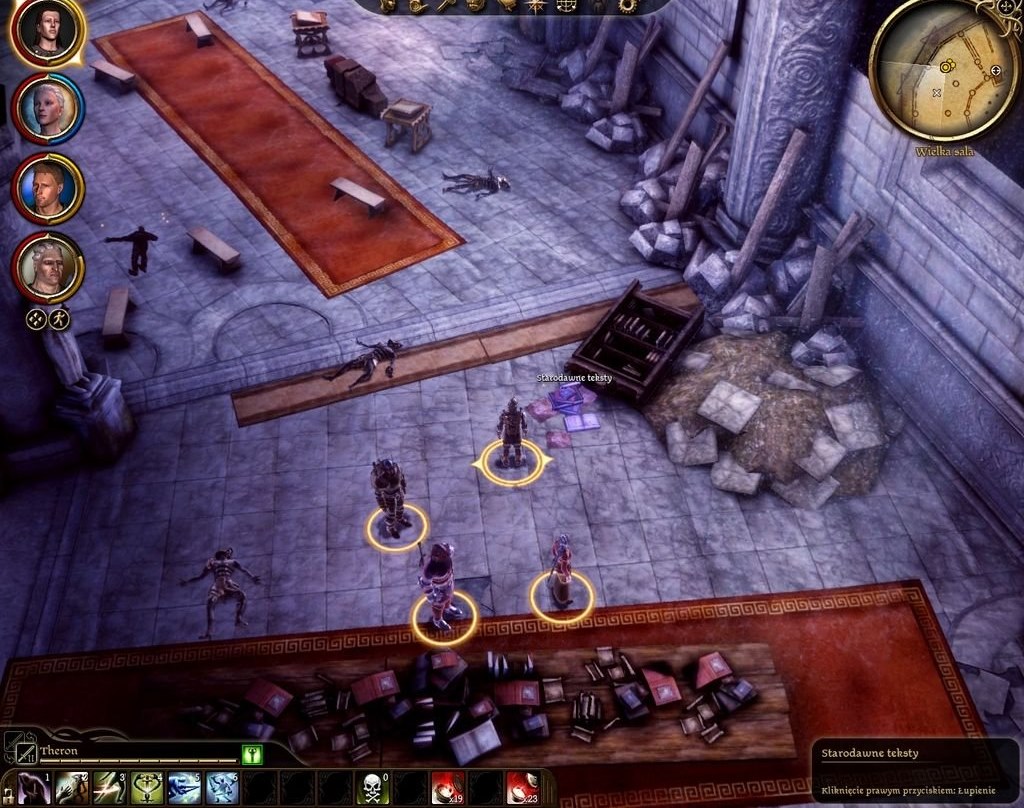Select the short brown-haired warrior's portrait
The width and height of the screenshot is (1024, 808).
[48, 189]
